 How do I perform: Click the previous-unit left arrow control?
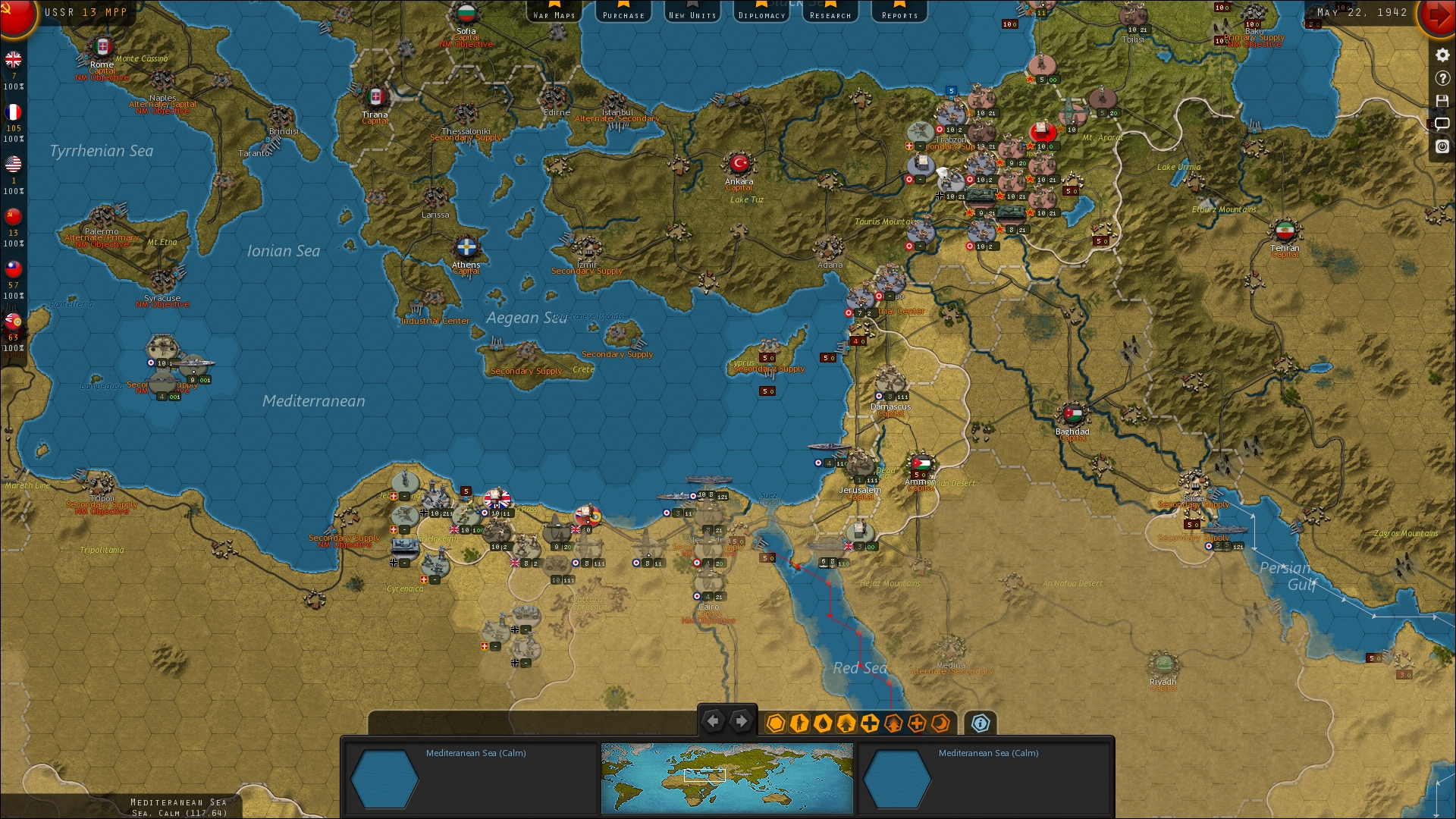click(713, 721)
